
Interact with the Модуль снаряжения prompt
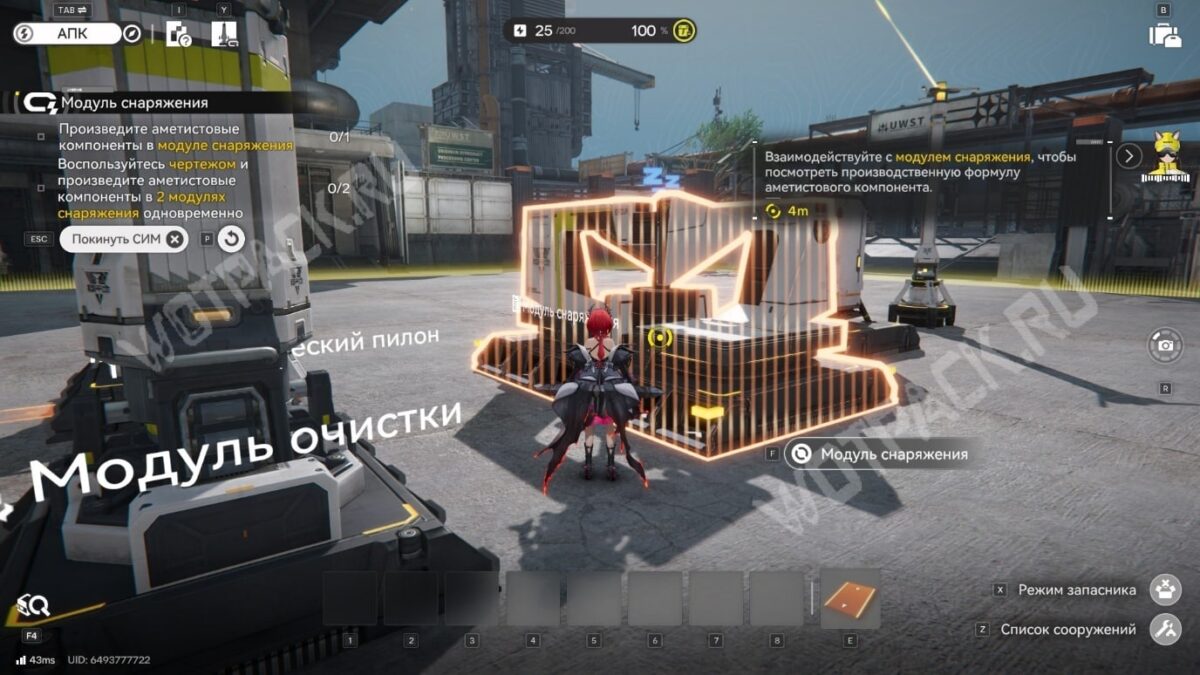pyautogui.click(x=879, y=454)
